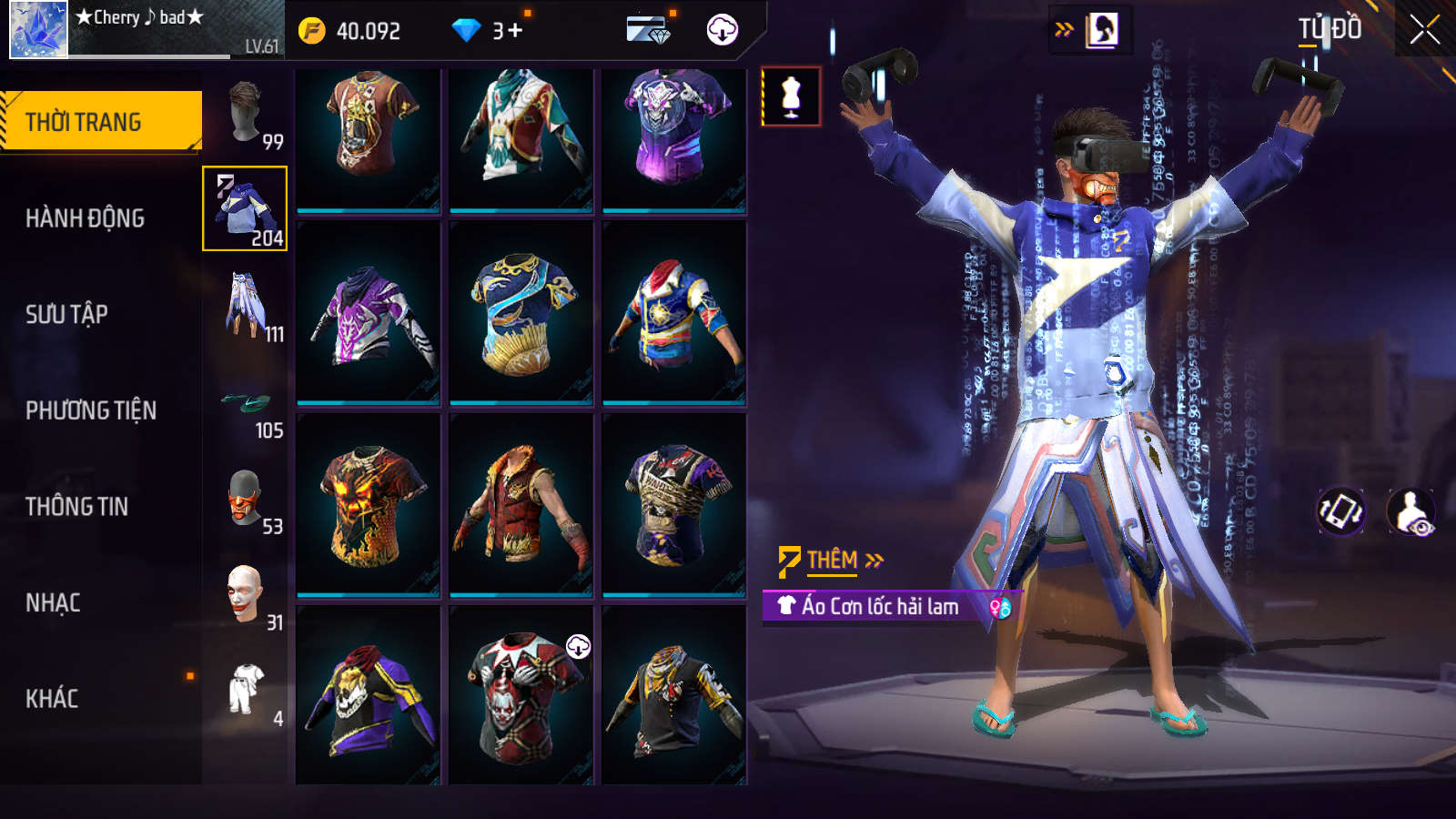This screenshot has height=819, width=1456.
Task: Open the white outfit set category
Action: coord(246,690)
